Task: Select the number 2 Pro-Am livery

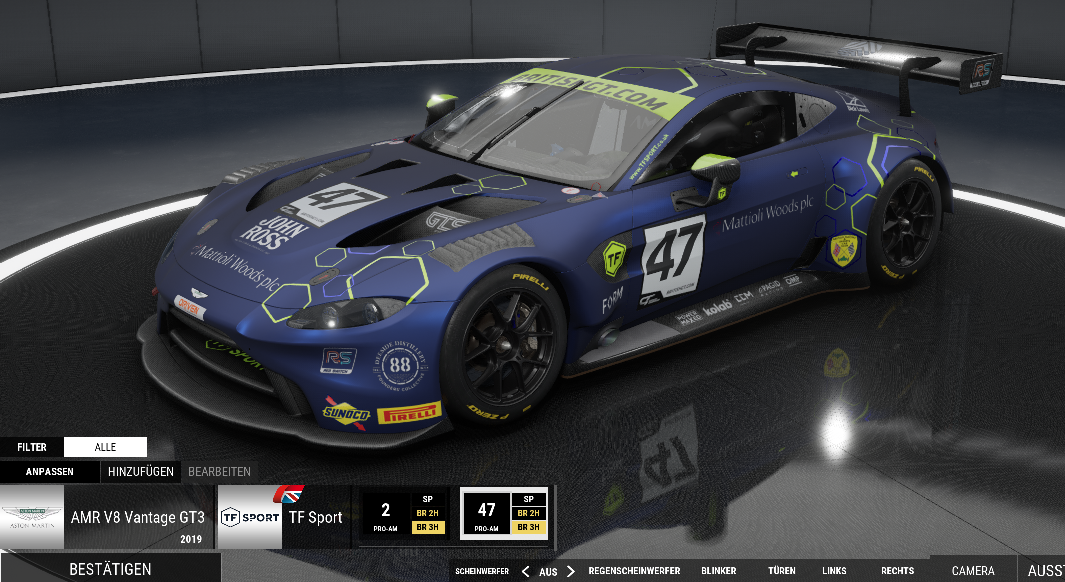Action: [405, 517]
